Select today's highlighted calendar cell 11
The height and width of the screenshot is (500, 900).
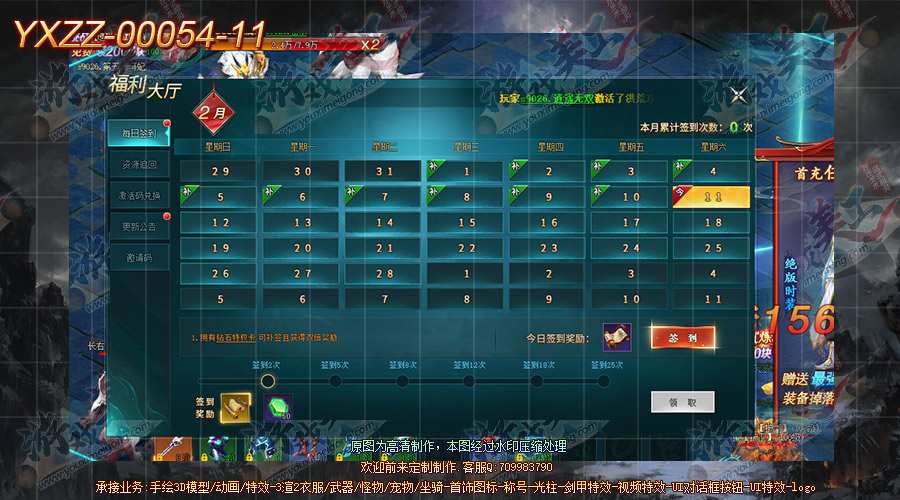coord(711,197)
